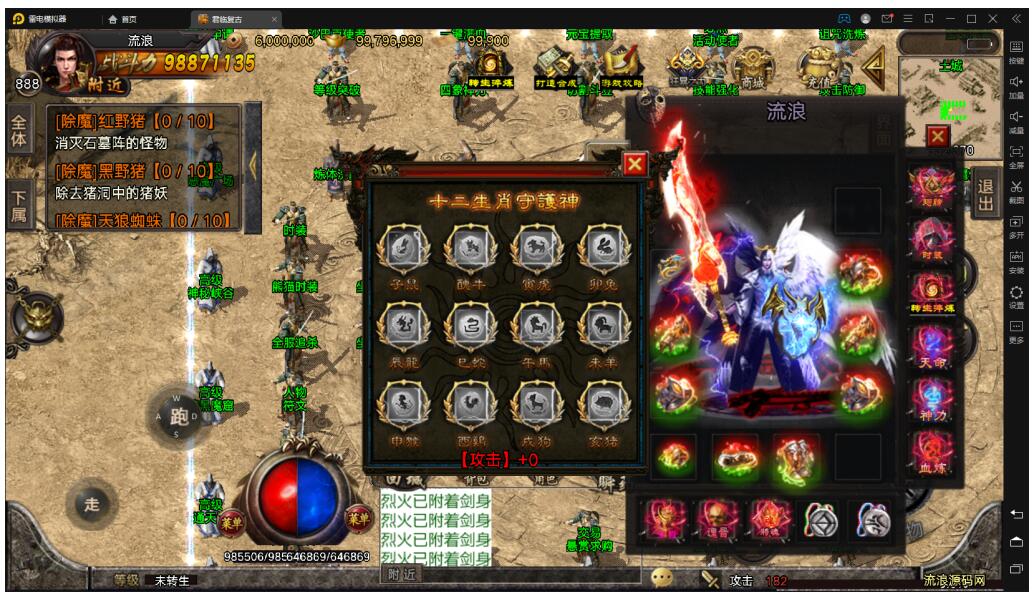Screen dimensions: 1036x598
Task: Close the character equipment panel
Action: [x=937, y=136]
